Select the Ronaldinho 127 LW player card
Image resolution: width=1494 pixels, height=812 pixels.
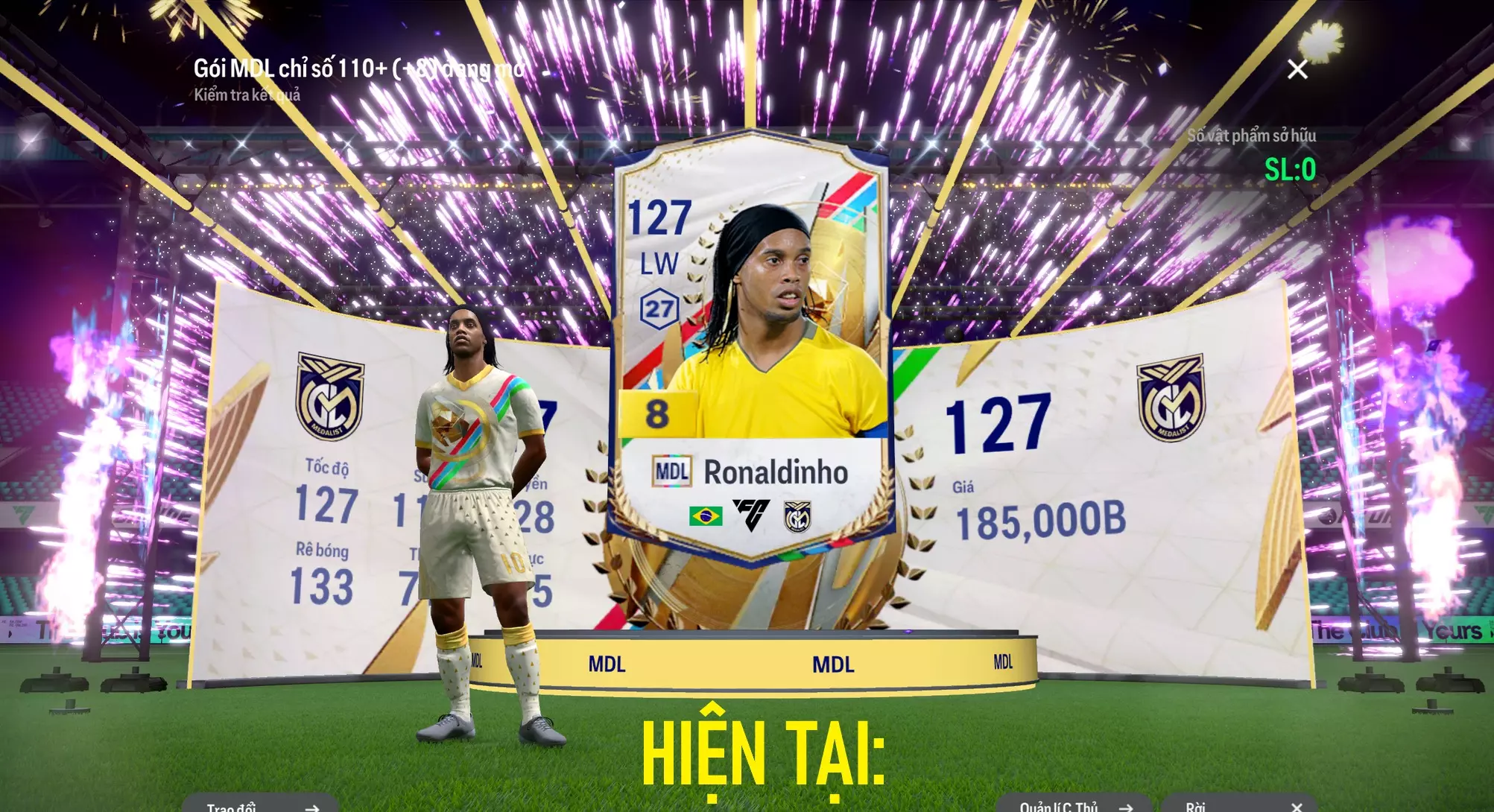(x=751, y=343)
